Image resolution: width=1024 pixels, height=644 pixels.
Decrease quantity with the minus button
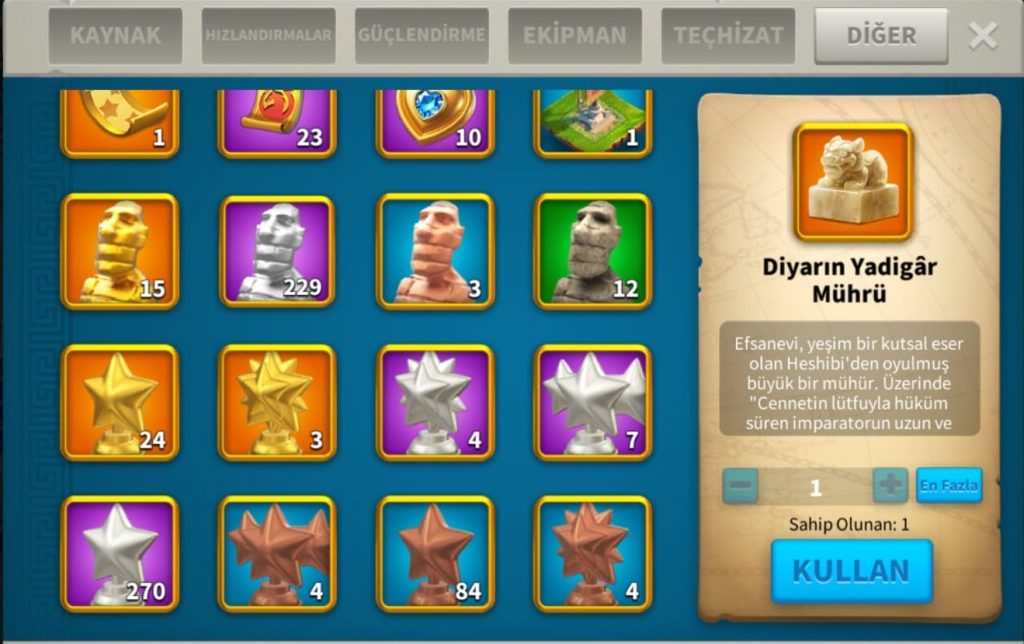pyautogui.click(x=741, y=486)
